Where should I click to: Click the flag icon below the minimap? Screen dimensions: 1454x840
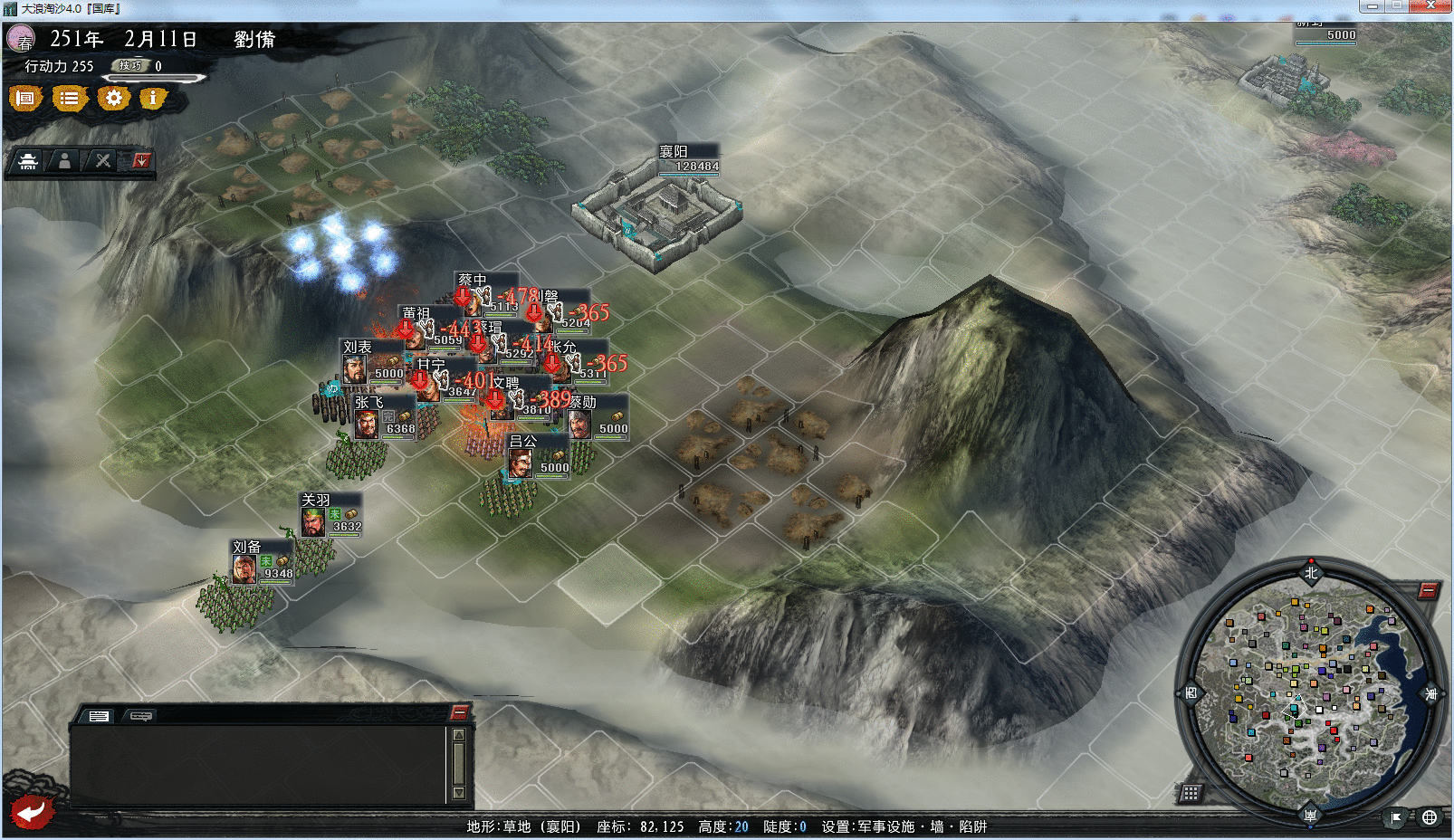[x=1396, y=817]
